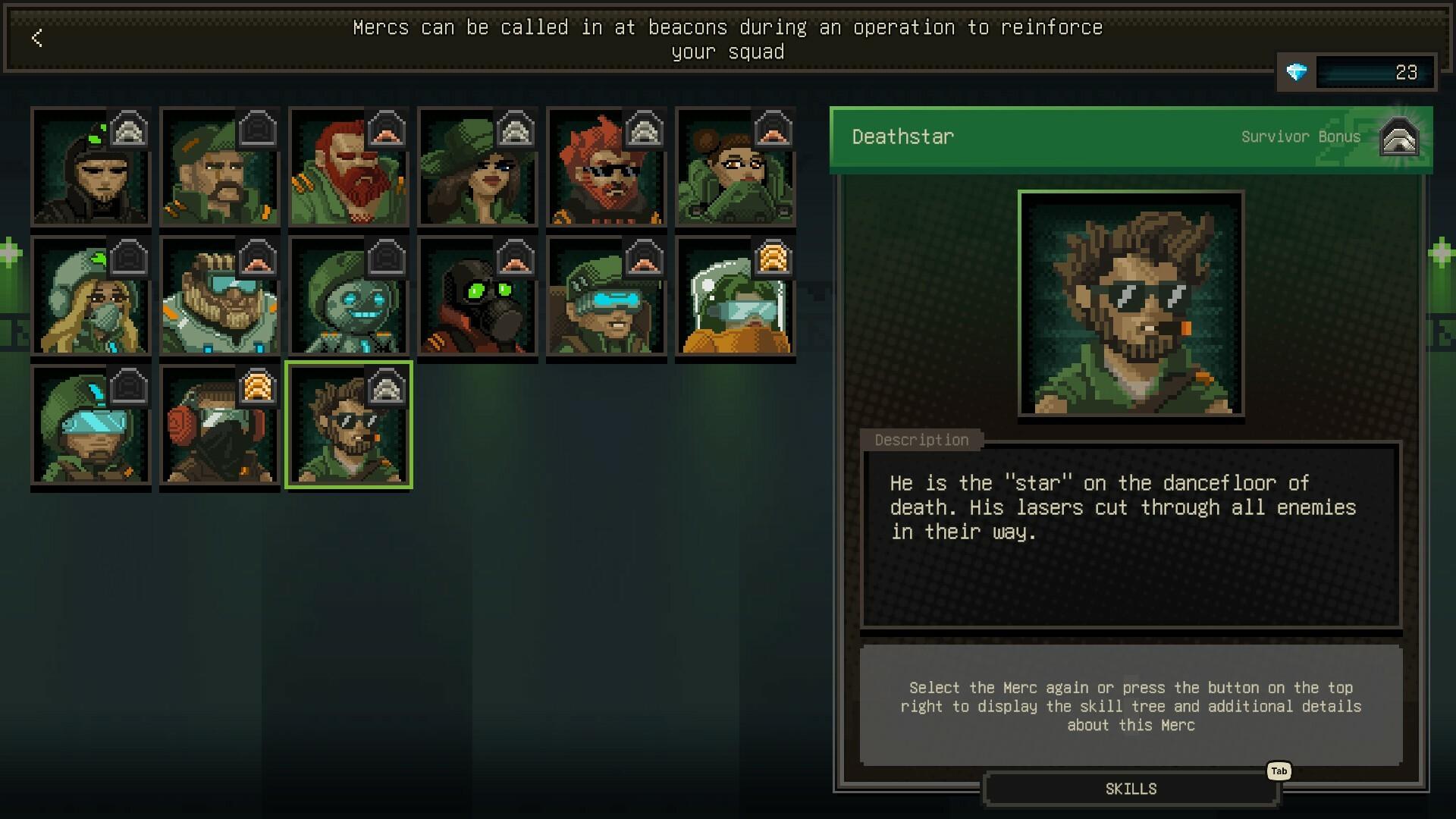Select the female merc in the green hat
Viewport: 1456px width, 819px height.
click(477, 168)
